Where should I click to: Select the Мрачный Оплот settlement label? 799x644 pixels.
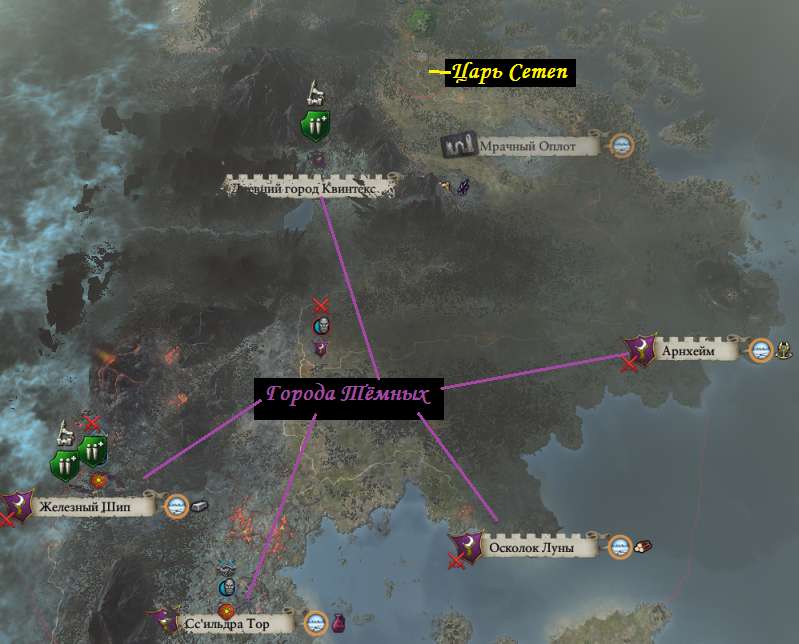coord(527,146)
